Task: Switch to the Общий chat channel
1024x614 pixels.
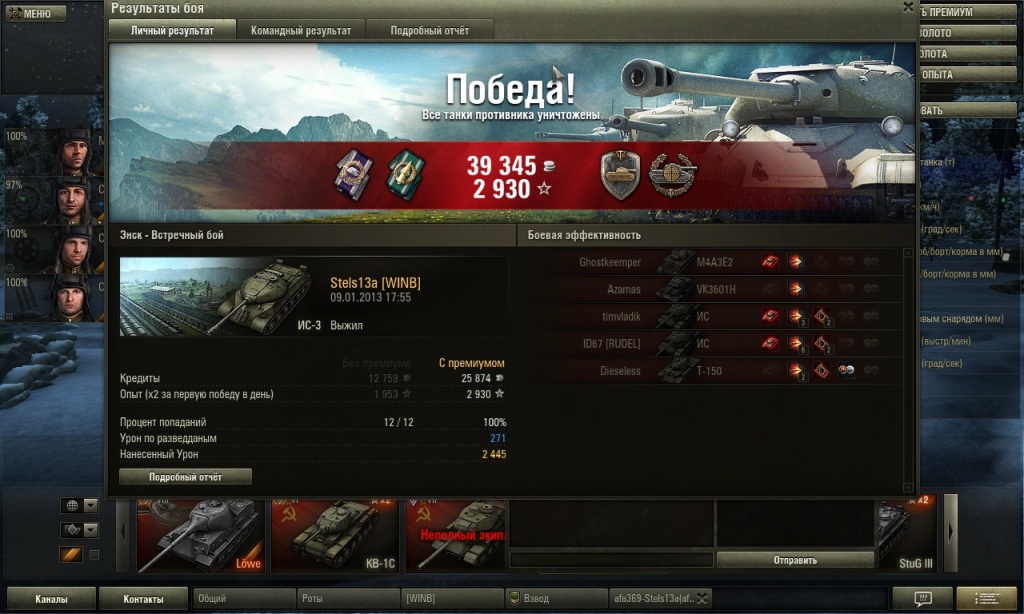Action: 242,598
